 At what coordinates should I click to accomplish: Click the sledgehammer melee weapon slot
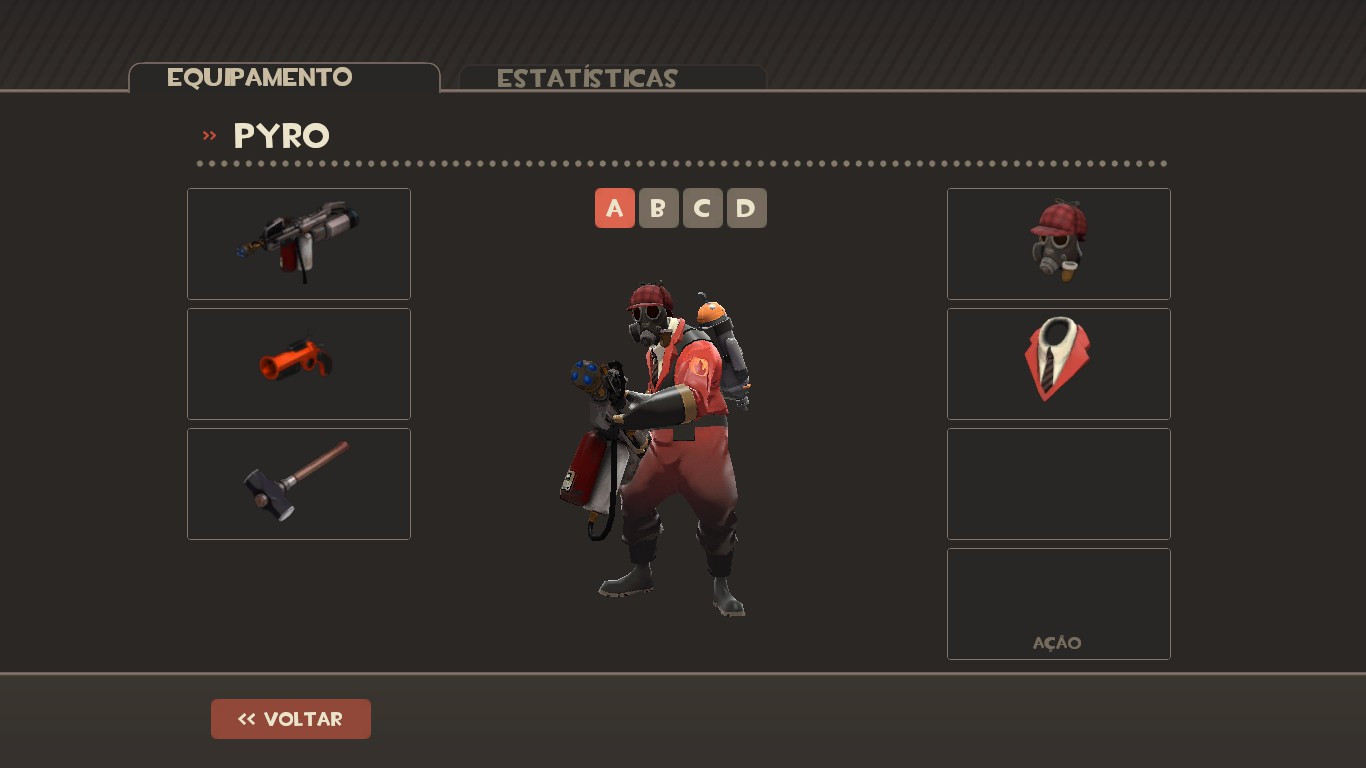coord(298,483)
